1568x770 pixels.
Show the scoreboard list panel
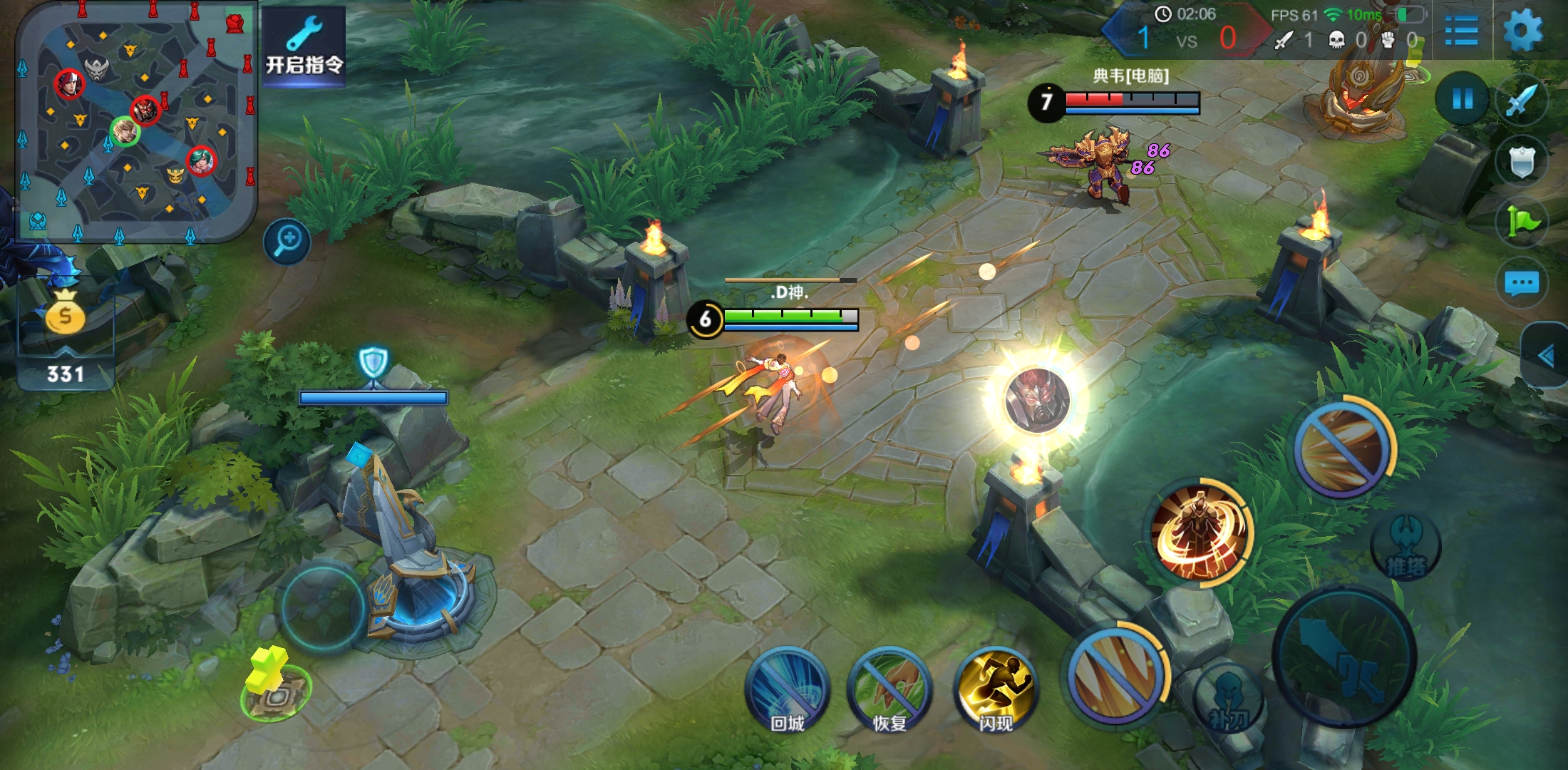click(x=1461, y=32)
